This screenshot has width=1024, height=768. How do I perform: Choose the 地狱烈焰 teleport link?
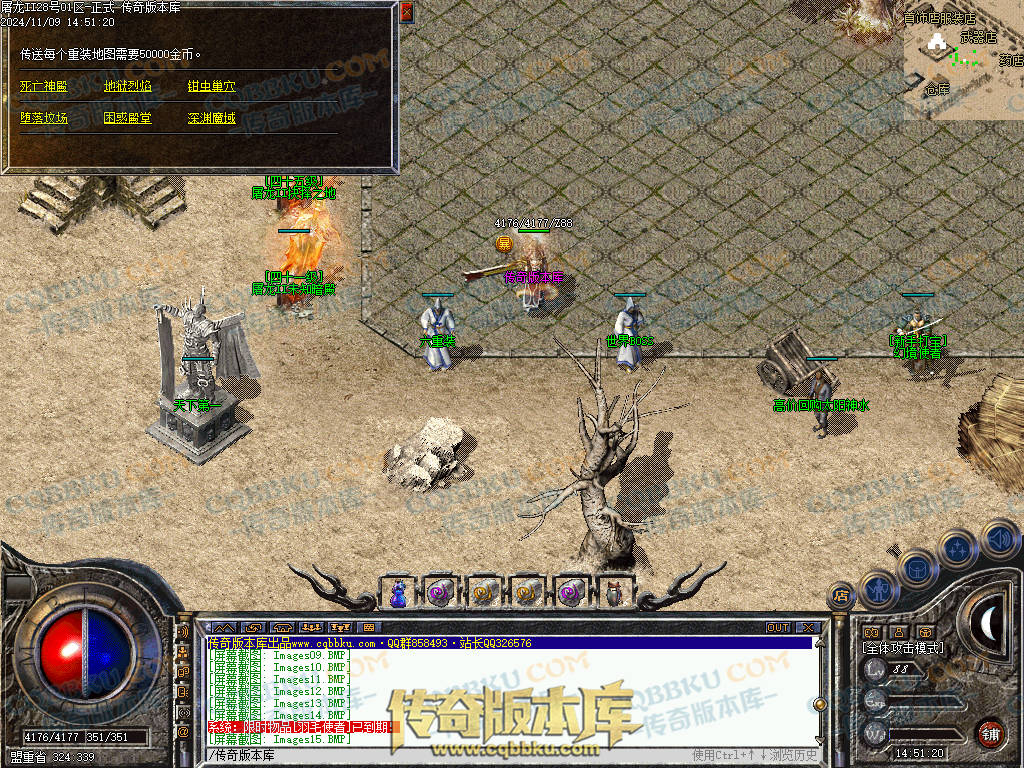128,87
